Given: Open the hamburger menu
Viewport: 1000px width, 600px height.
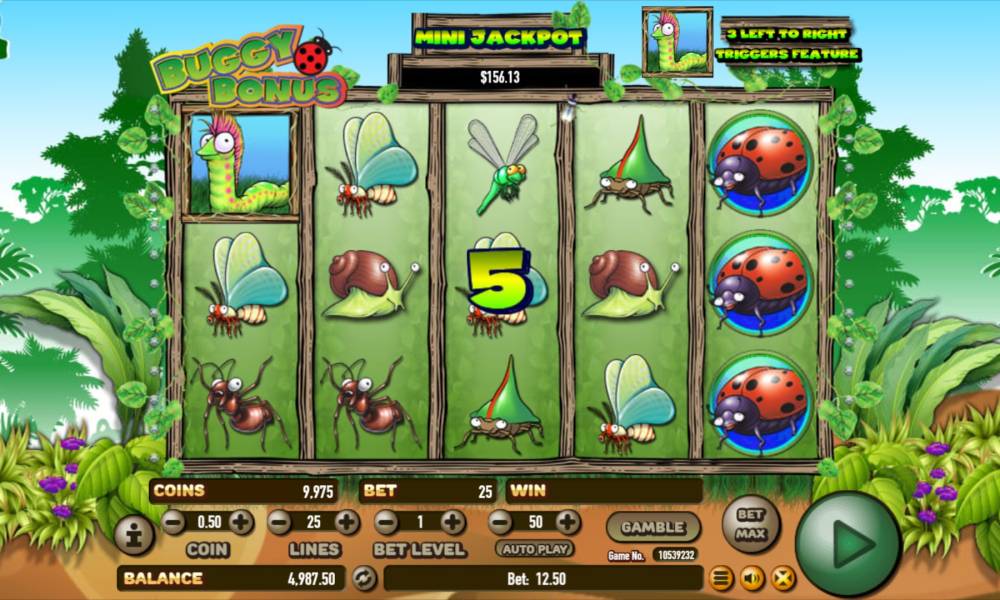Looking at the screenshot, I should click(x=720, y=578).
